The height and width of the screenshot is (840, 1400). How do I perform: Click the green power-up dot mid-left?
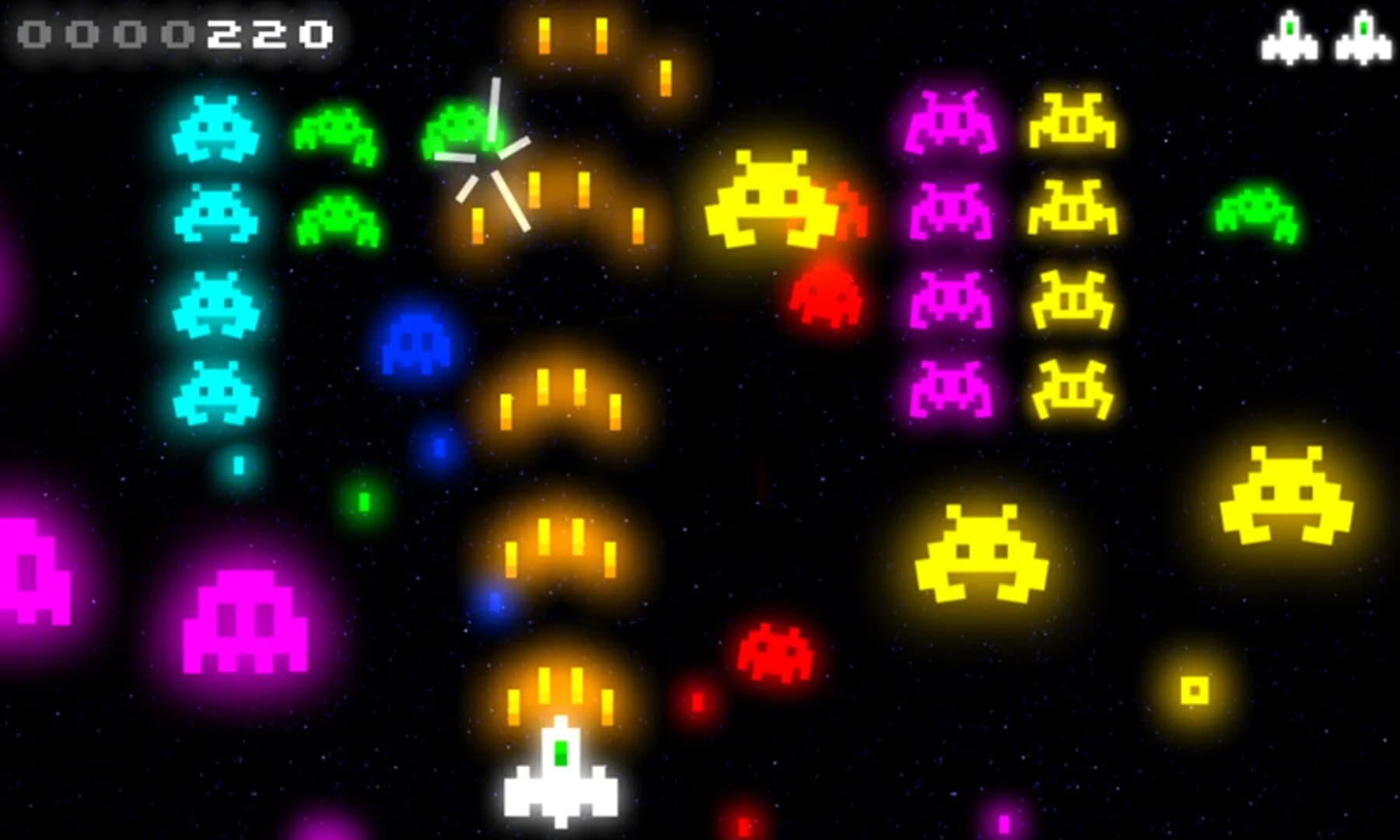click(364, 502)
